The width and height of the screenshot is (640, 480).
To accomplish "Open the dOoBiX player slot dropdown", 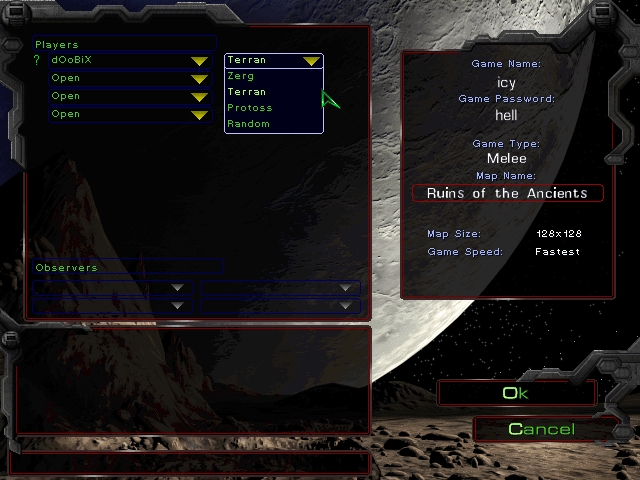I will (x=200, y=61).
